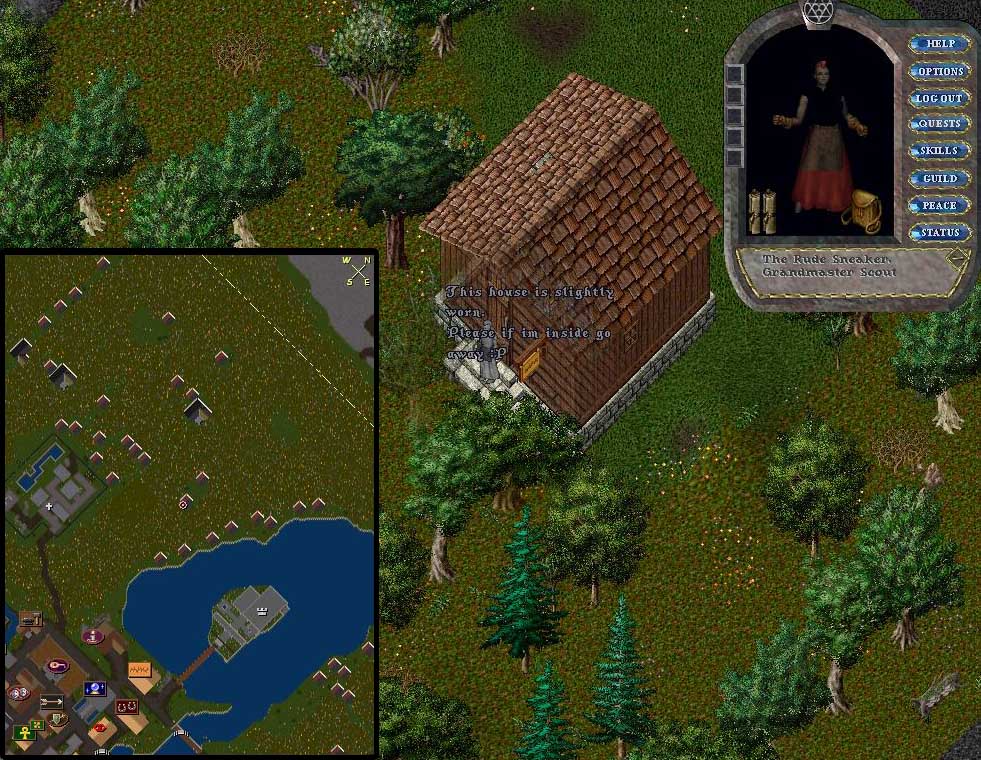The width and height of the screenshot is (981, 760).
Task: Open the character Status window
Action: tap(939, 232)
